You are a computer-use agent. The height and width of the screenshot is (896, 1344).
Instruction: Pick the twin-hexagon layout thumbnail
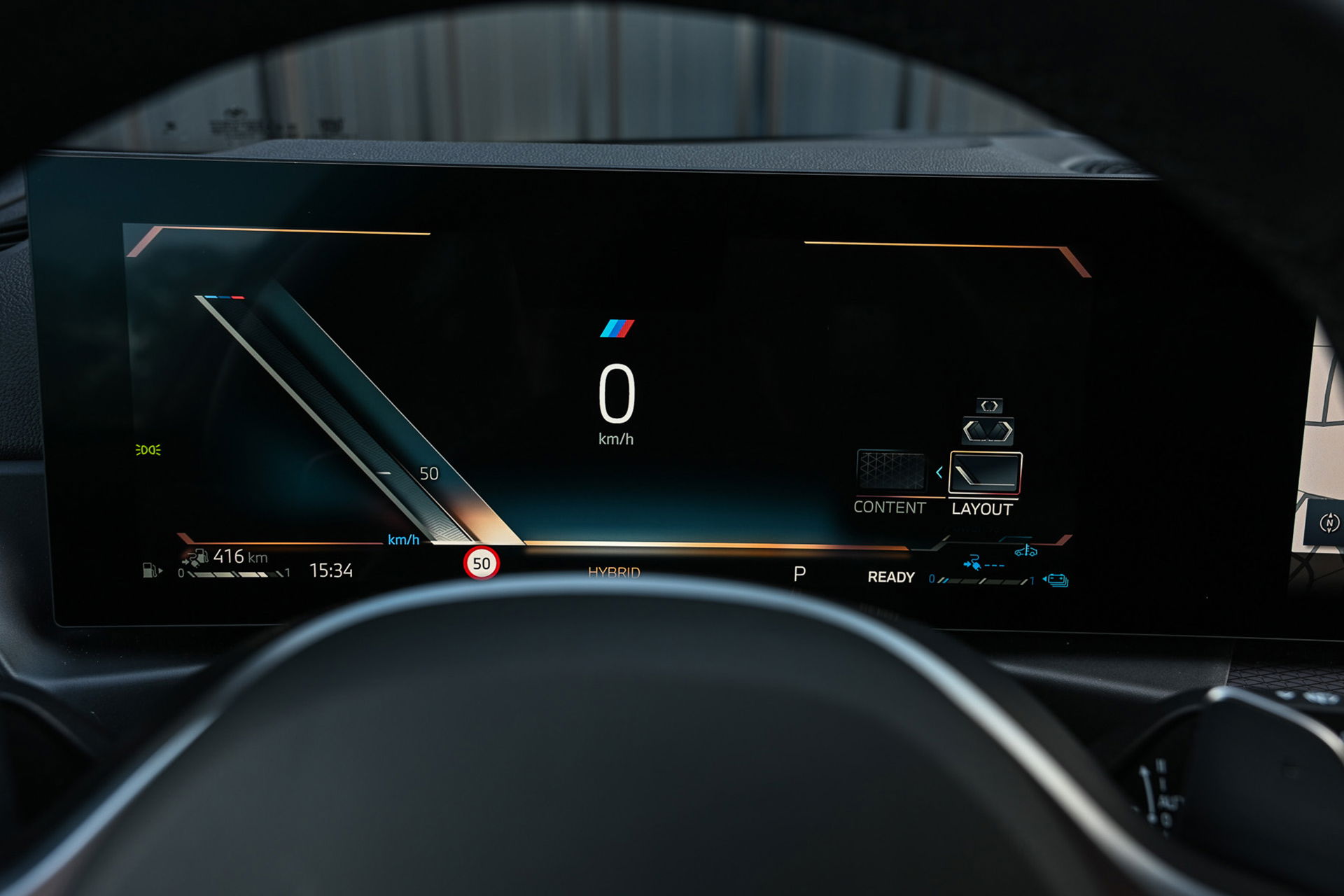tap(988, 430)
